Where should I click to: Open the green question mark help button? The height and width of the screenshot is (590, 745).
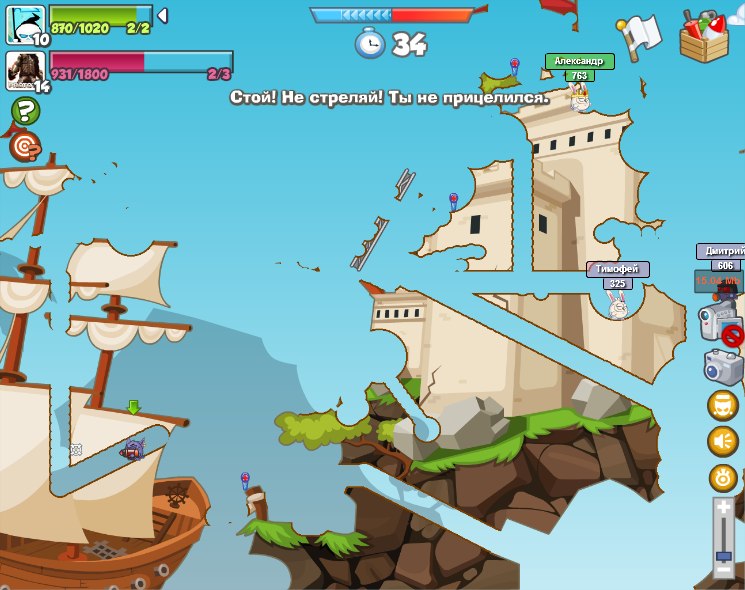click(x=25, y=111)
